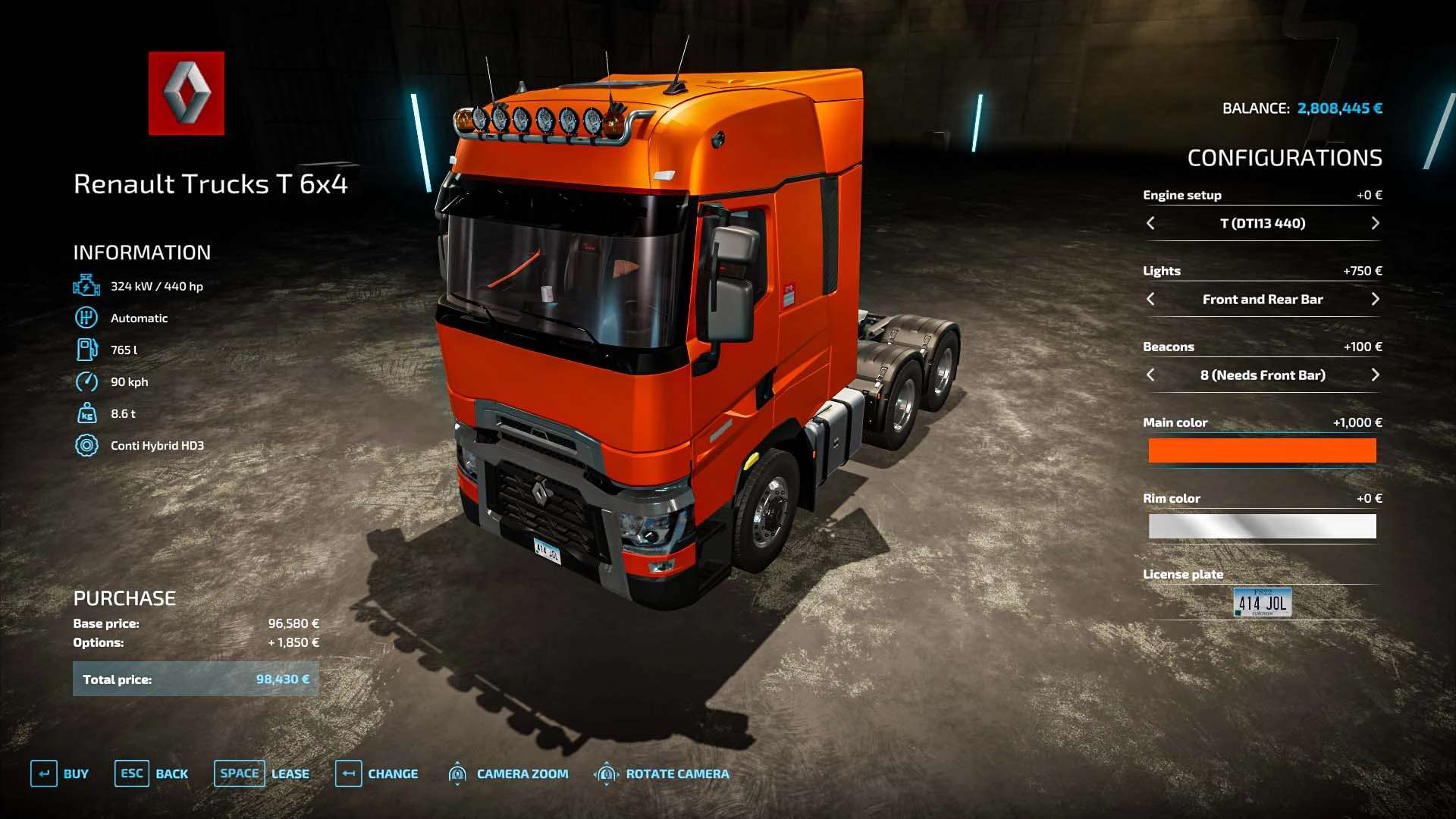
Task: Choose previous Beacons configuration
Action: [x=1150, y=375]
